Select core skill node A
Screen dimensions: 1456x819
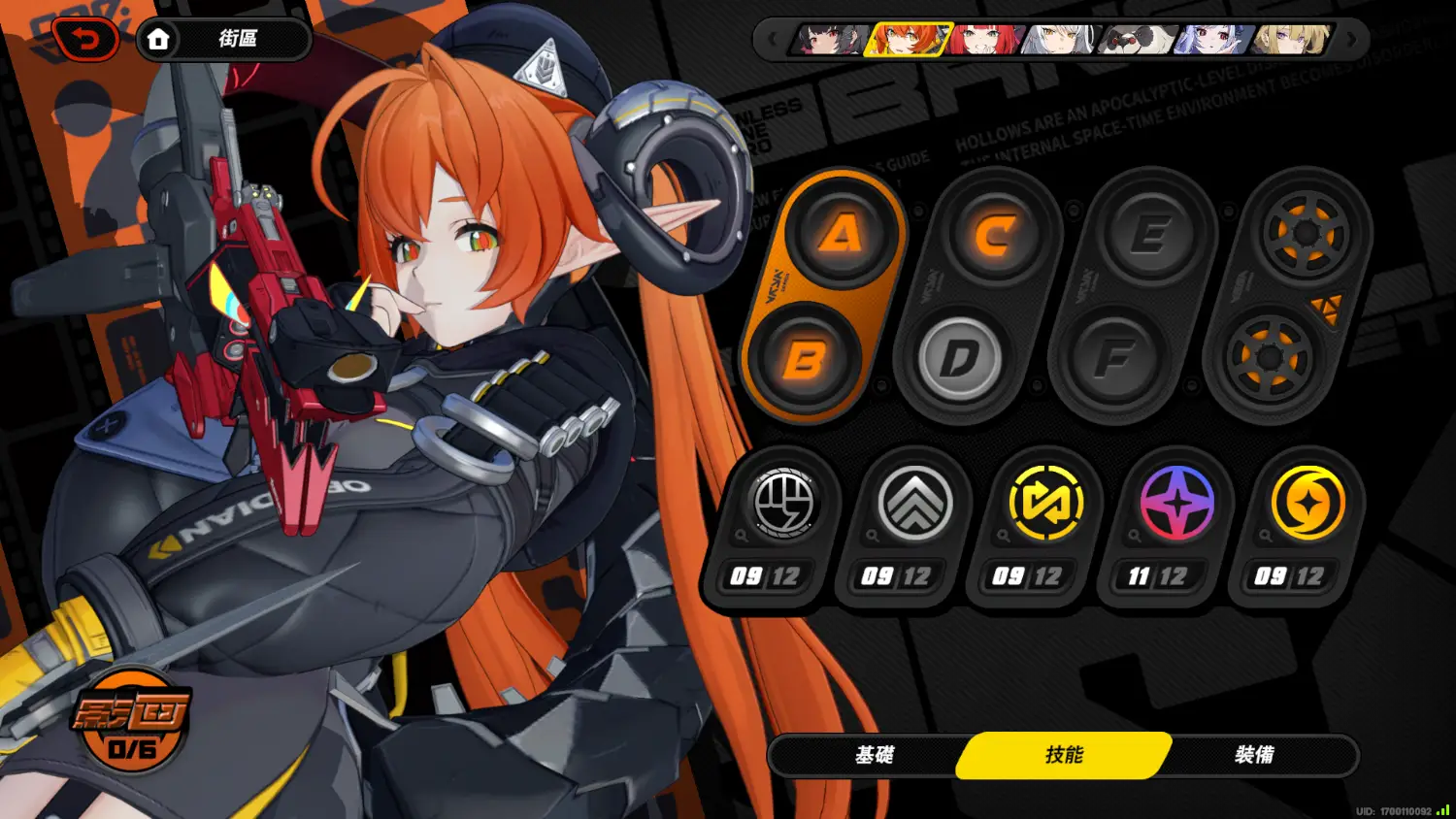tap(841, 234)
